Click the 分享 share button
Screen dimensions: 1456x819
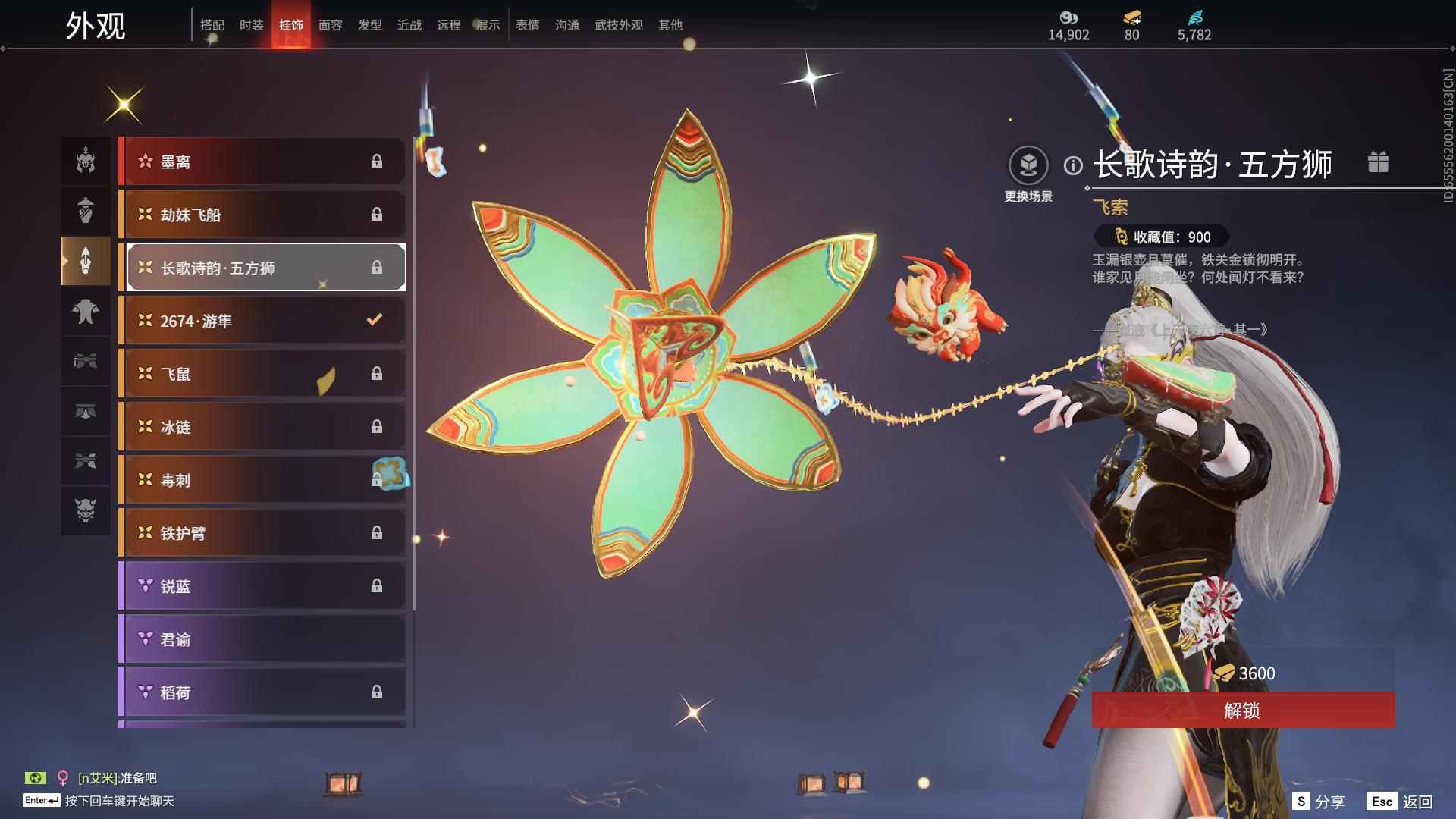pyautogui.click(x=1319, y=802)
